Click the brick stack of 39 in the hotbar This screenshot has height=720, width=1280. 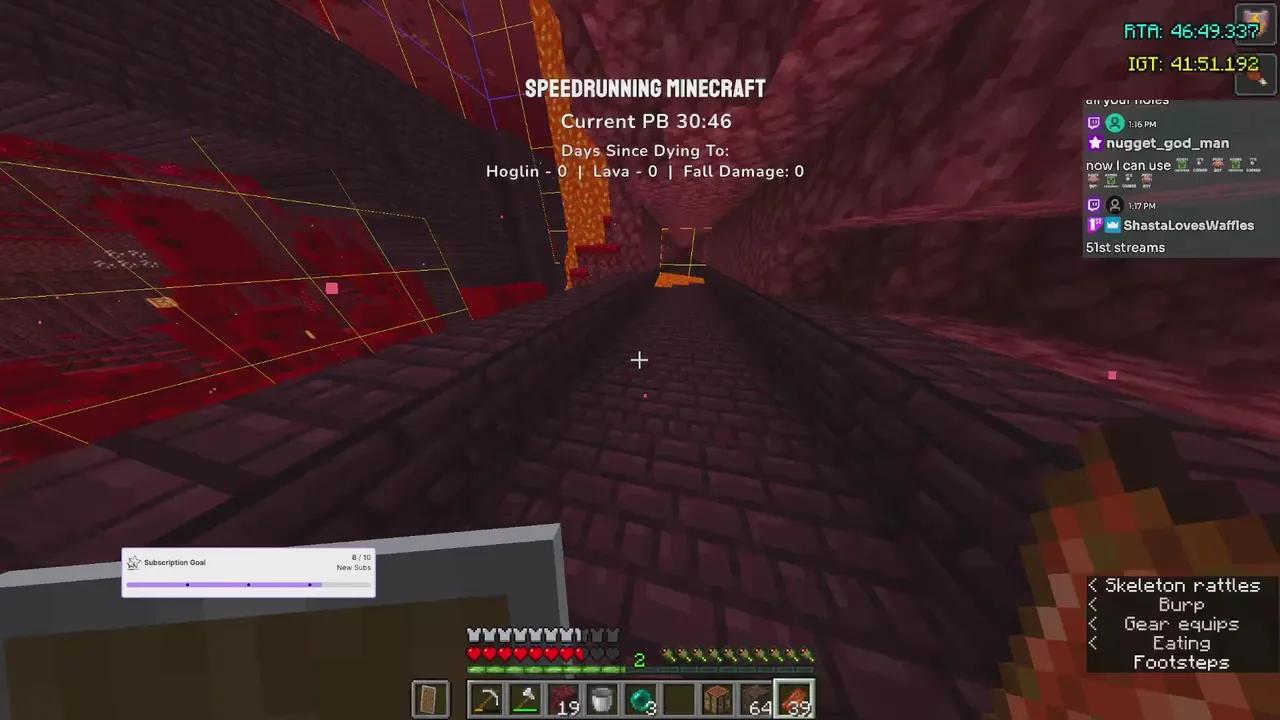pyautogui.click(x=793, y=698)
